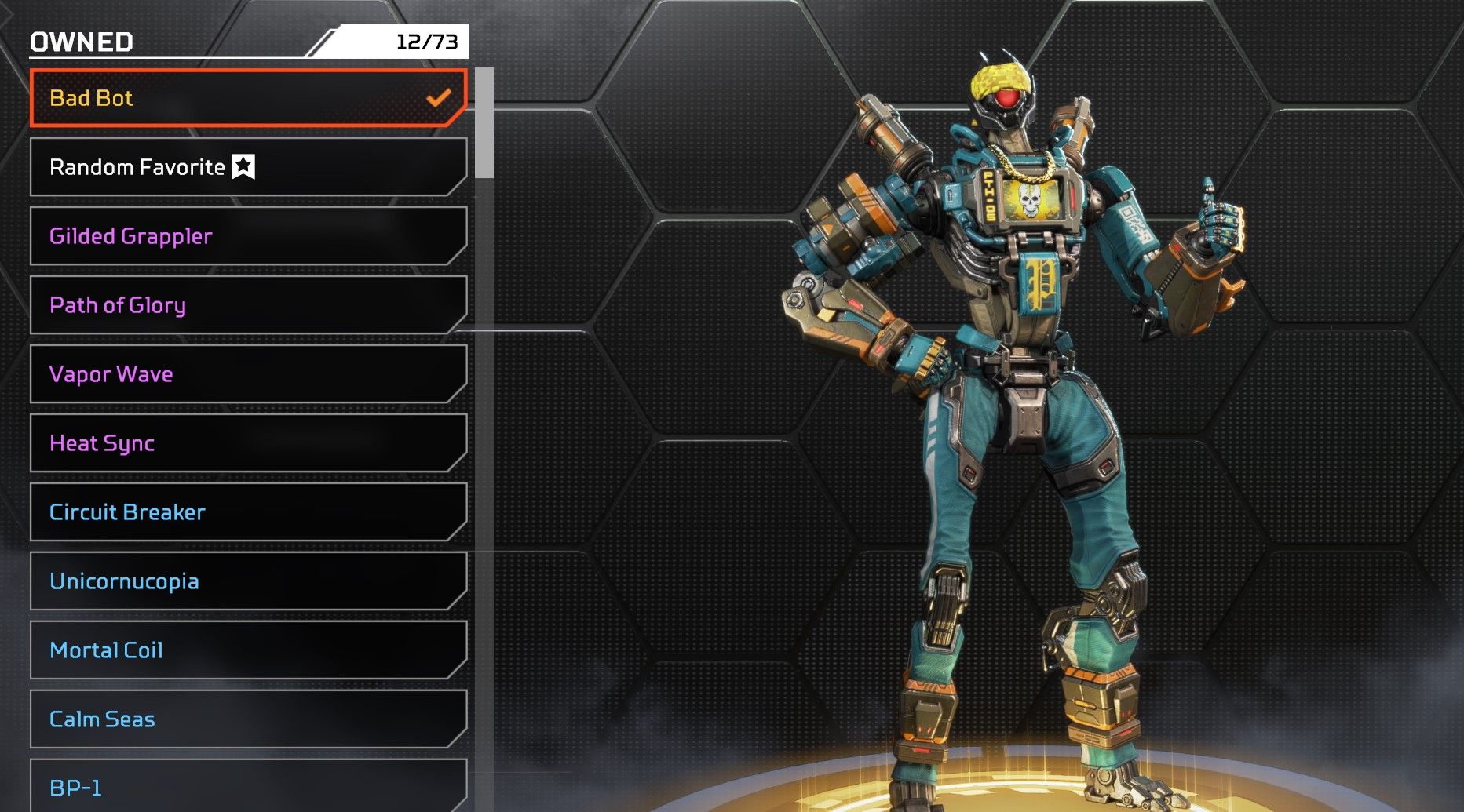Screen dimensions: 1464x812
Task: Select the Path of Glory skin
Action: (x=248, y=305)
